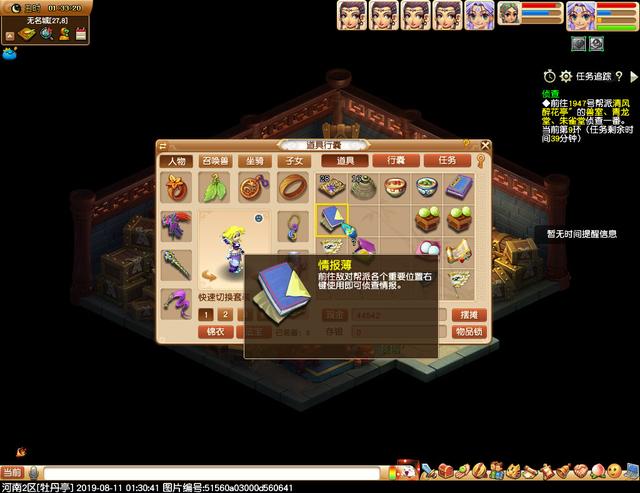The width and height of the screenshot is (640, 493).
Task: Open the 召唤兽 summoned pet tab
Action: click(215, 161)
